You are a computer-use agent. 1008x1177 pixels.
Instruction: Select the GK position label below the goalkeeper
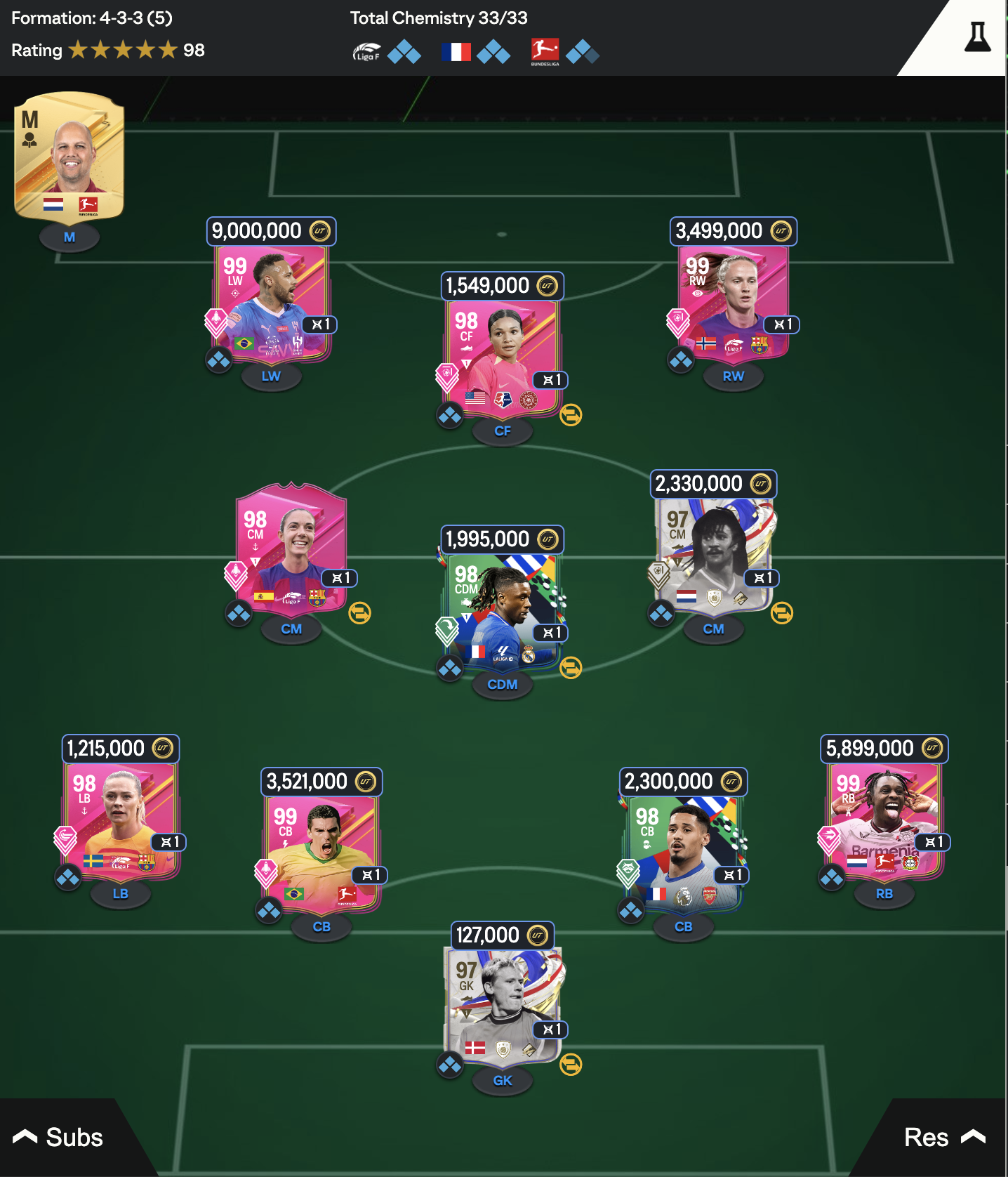[x=503, y=1081]
